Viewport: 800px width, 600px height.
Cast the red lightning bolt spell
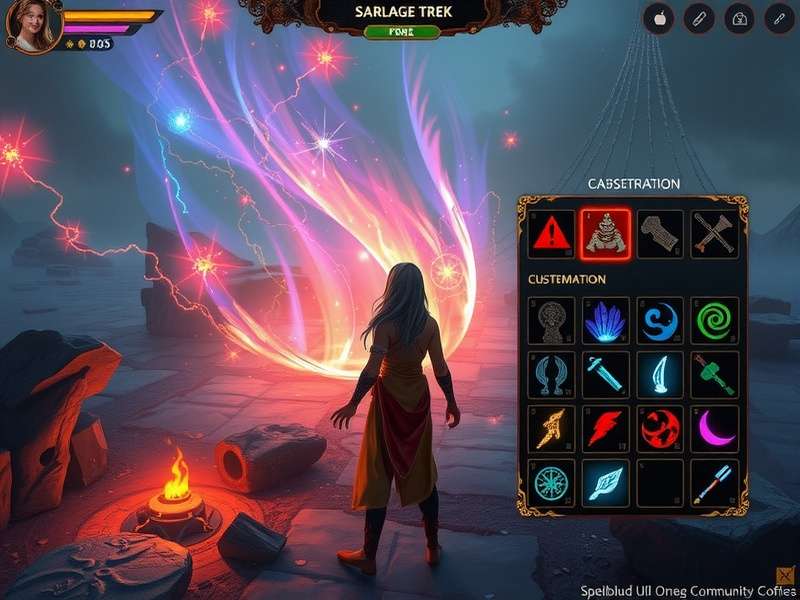(605, 428)
